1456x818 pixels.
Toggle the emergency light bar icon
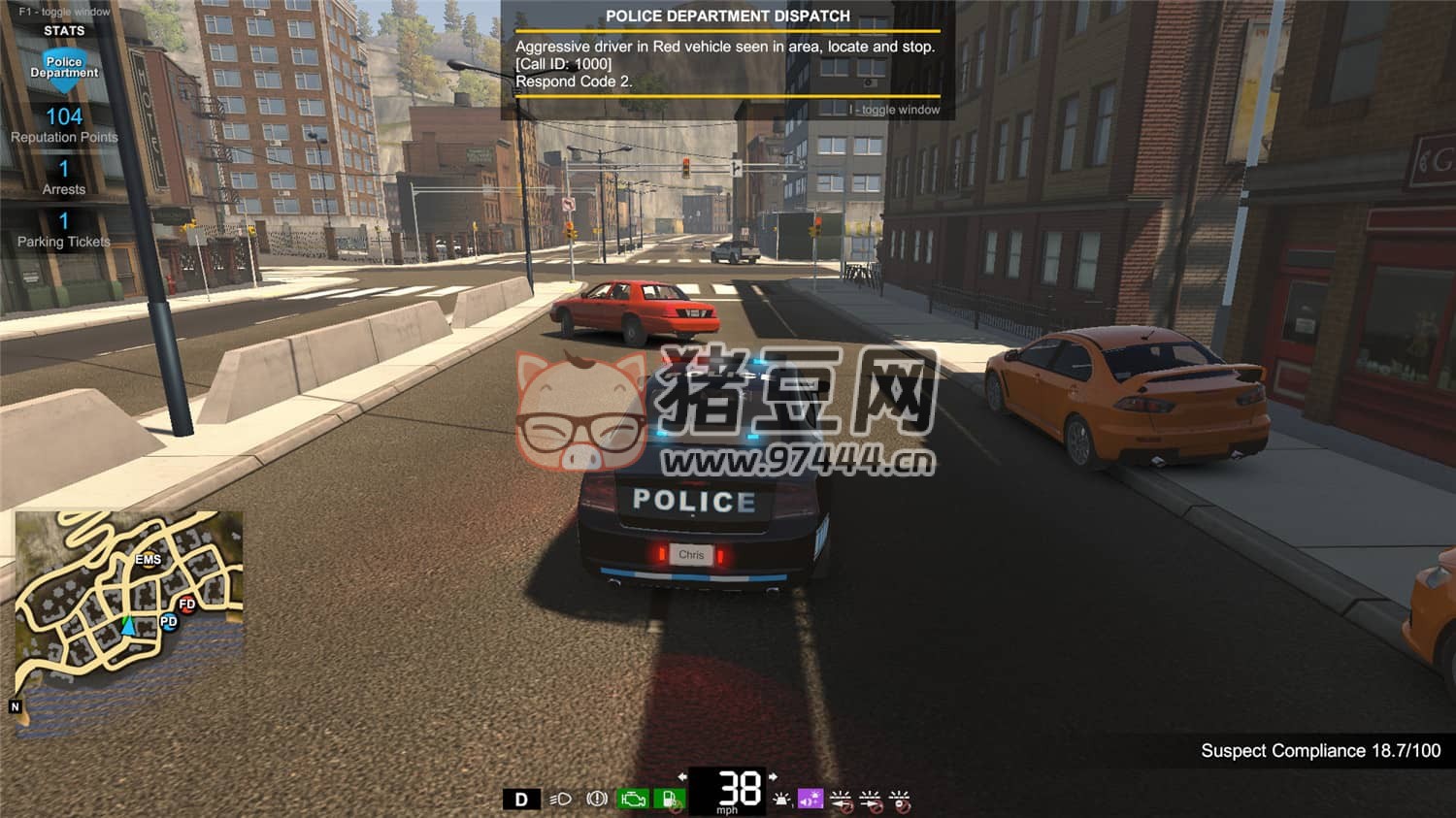[781, 800]
